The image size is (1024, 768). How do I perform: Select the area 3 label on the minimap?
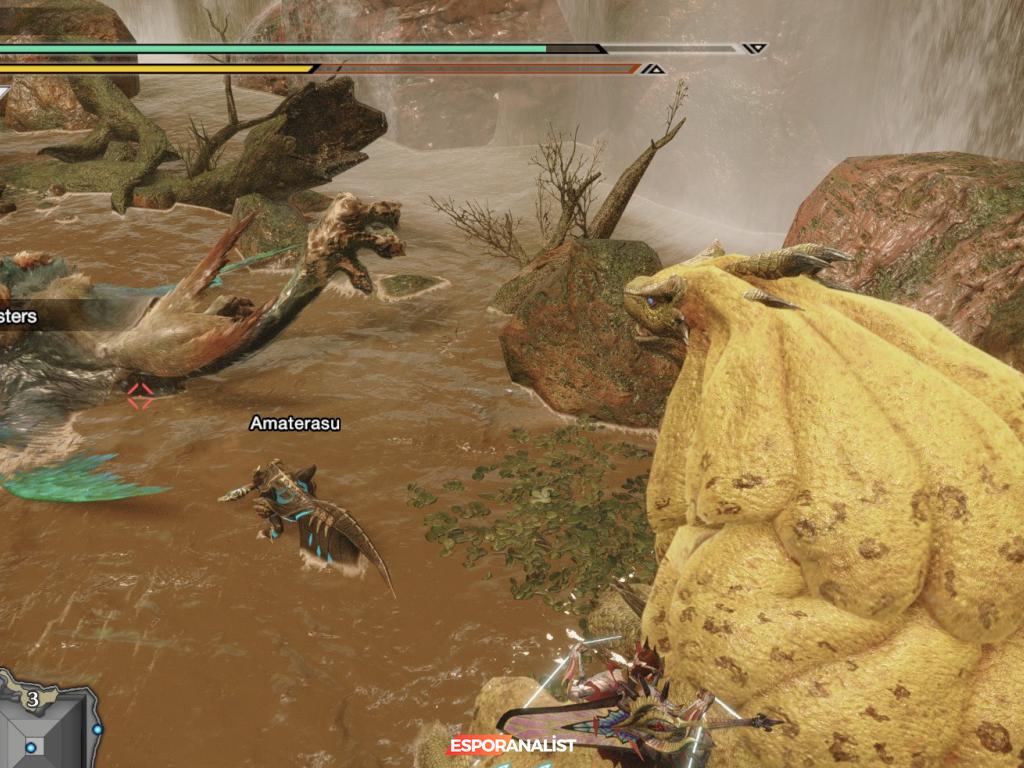point(34,698)
